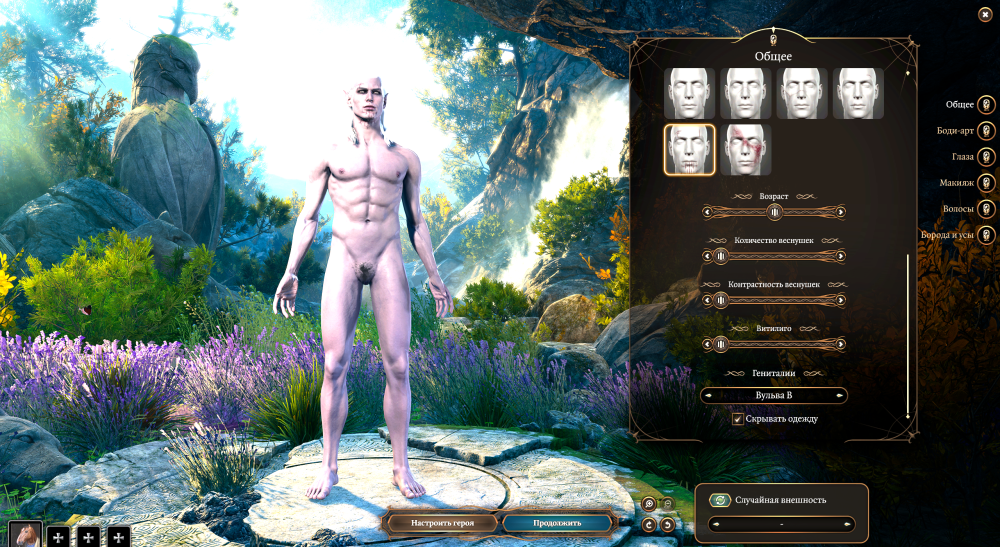Adjust the Витилиго slider
1000x547 pixels.
tap(721, 344)
